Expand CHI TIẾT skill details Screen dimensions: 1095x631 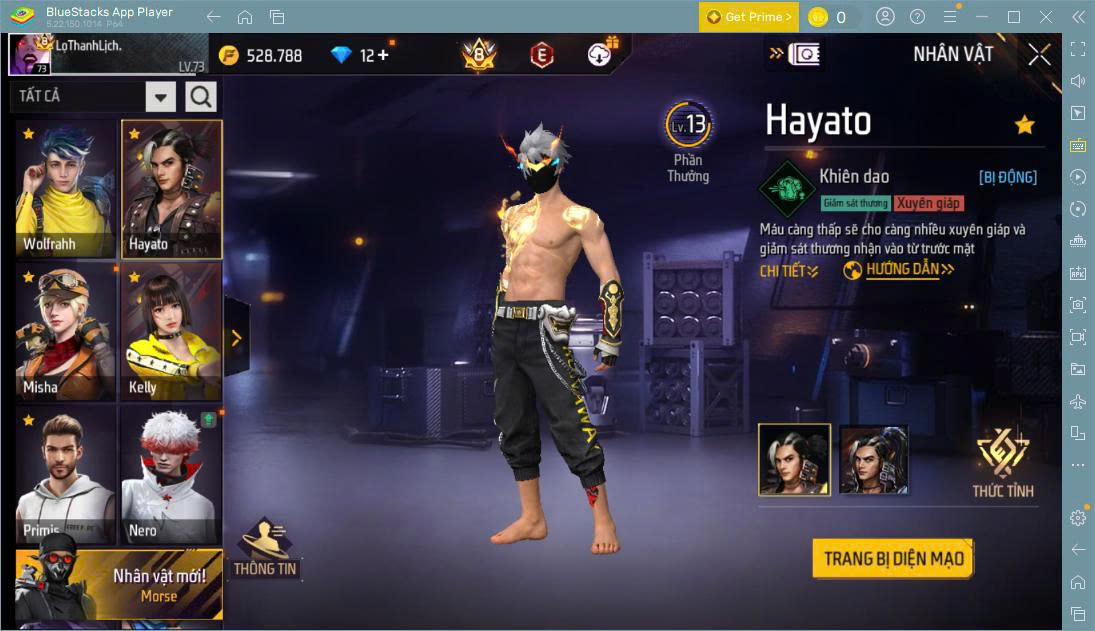[x=789, y=271]
